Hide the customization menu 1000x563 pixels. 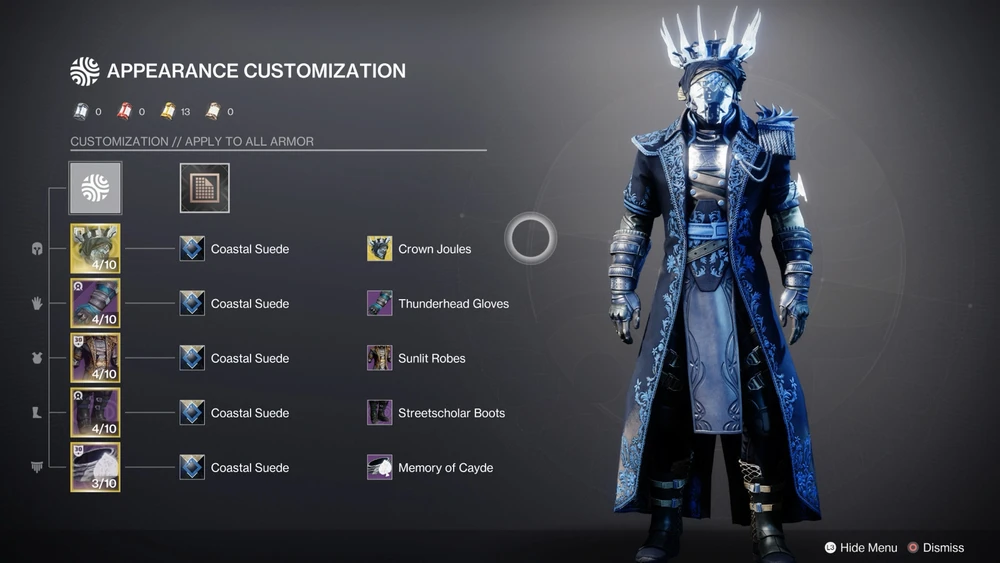click(860, 547)
